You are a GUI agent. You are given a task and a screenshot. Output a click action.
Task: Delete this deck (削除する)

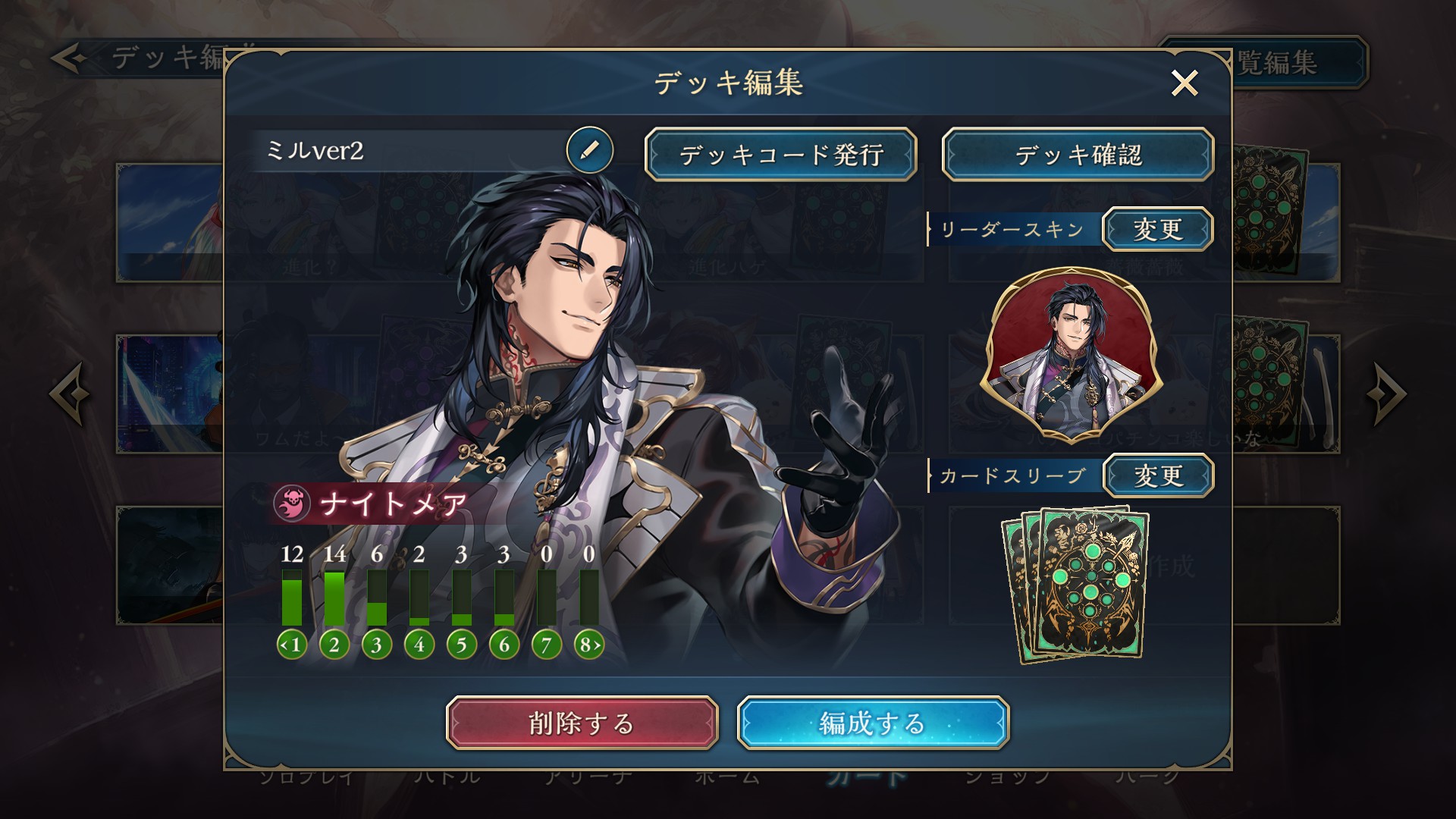[x=582, y=723]
